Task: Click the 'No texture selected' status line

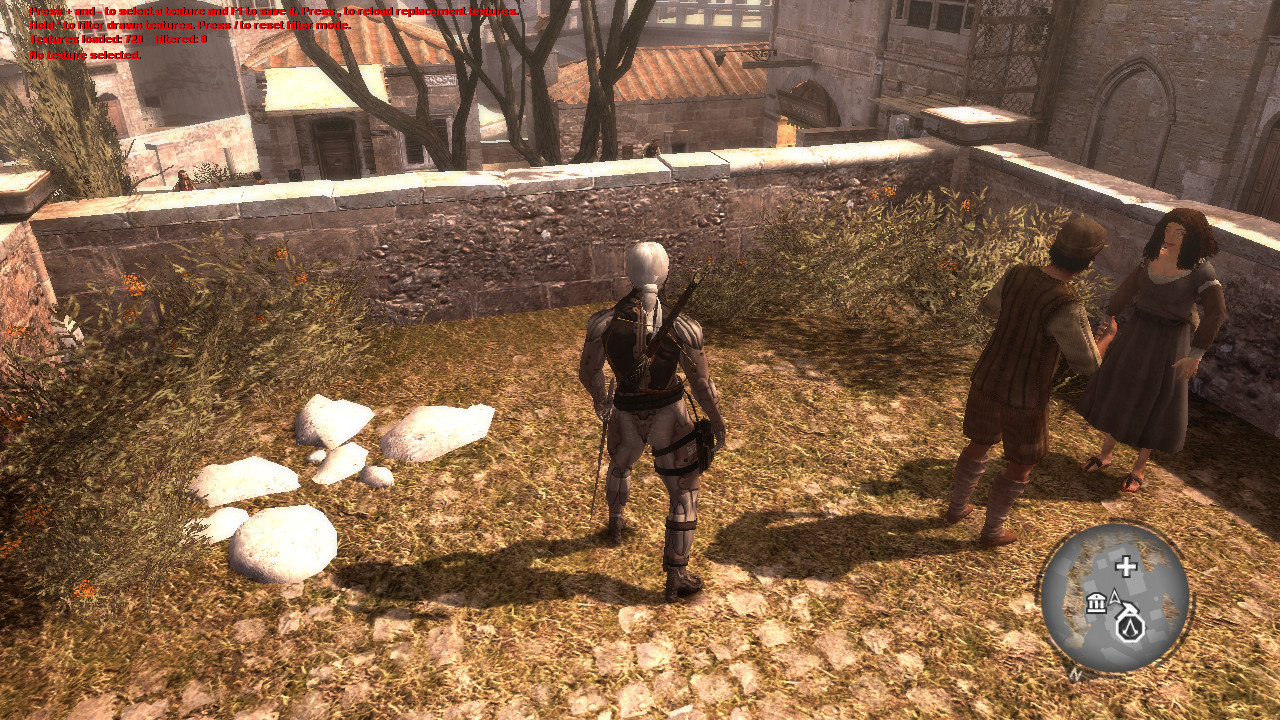Action: click(85, 56)
